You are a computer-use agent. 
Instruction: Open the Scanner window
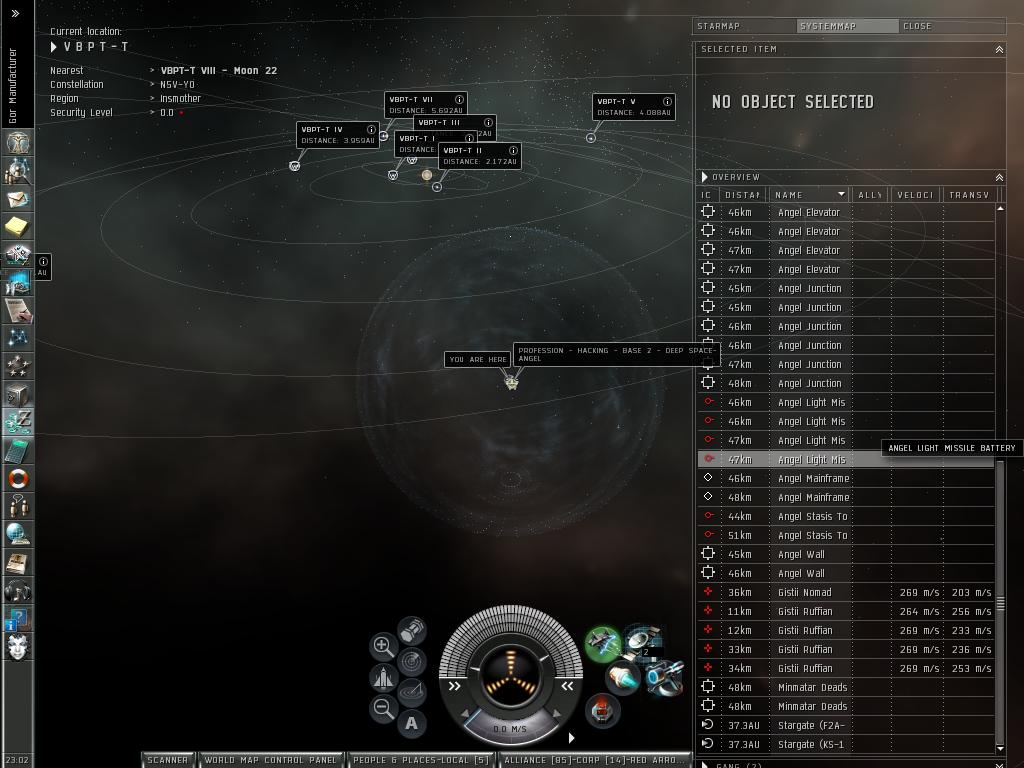168,760
